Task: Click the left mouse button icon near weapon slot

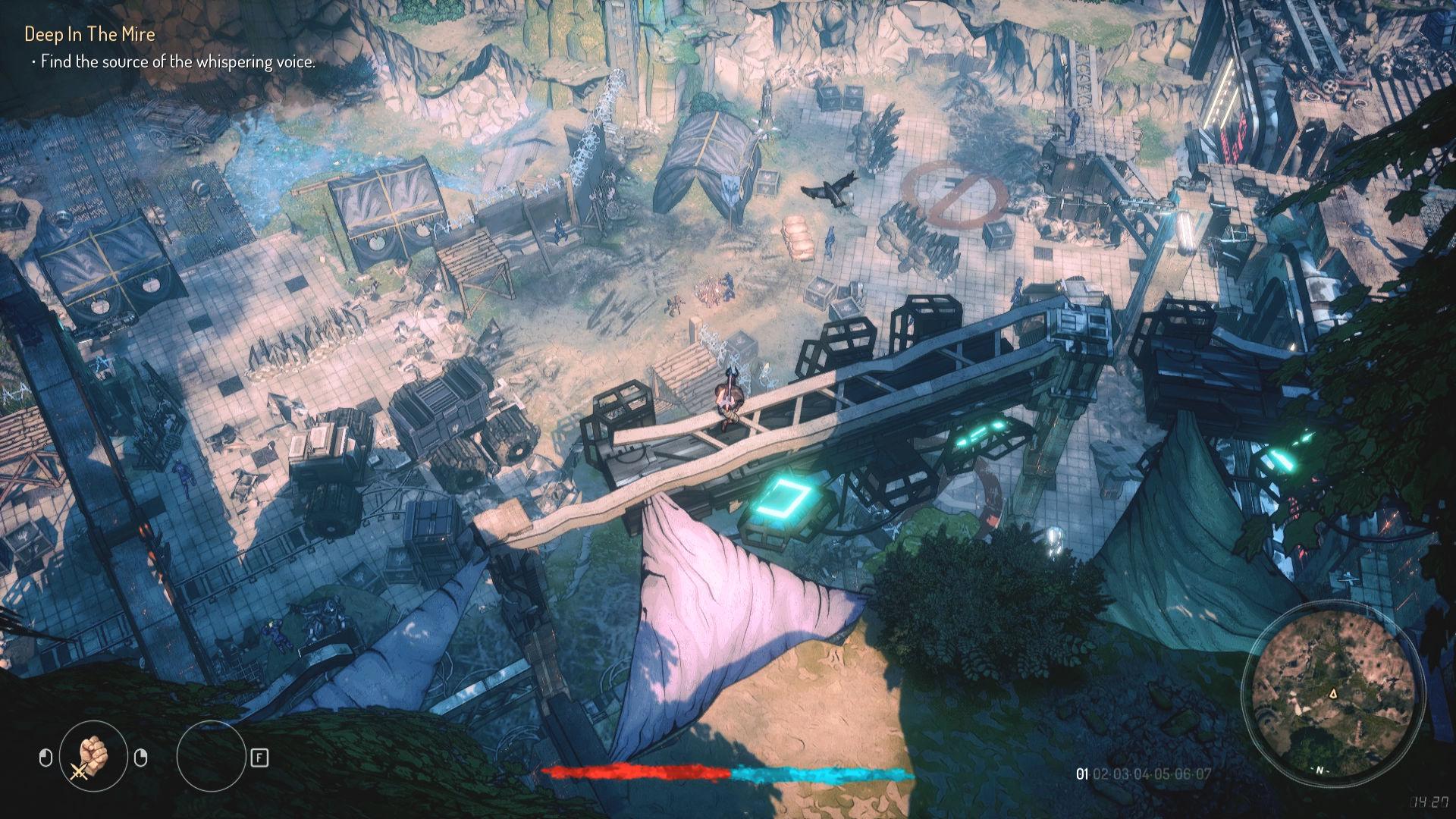Action: pos(47,757)
